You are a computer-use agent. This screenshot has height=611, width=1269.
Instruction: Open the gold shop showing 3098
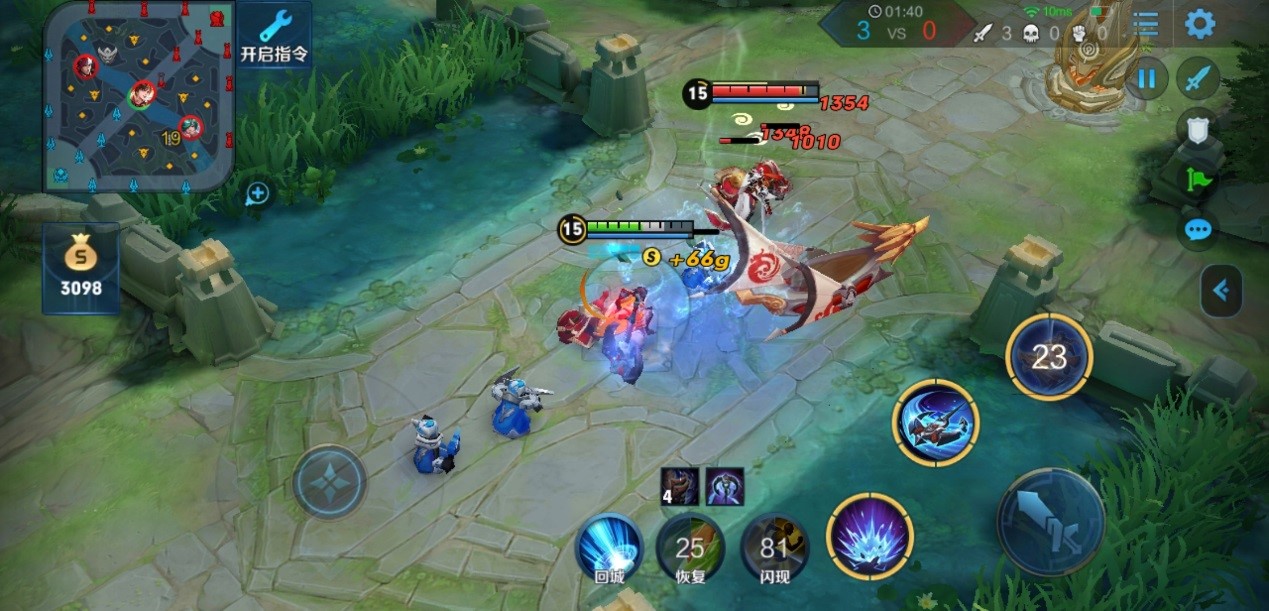pos(81,268)
